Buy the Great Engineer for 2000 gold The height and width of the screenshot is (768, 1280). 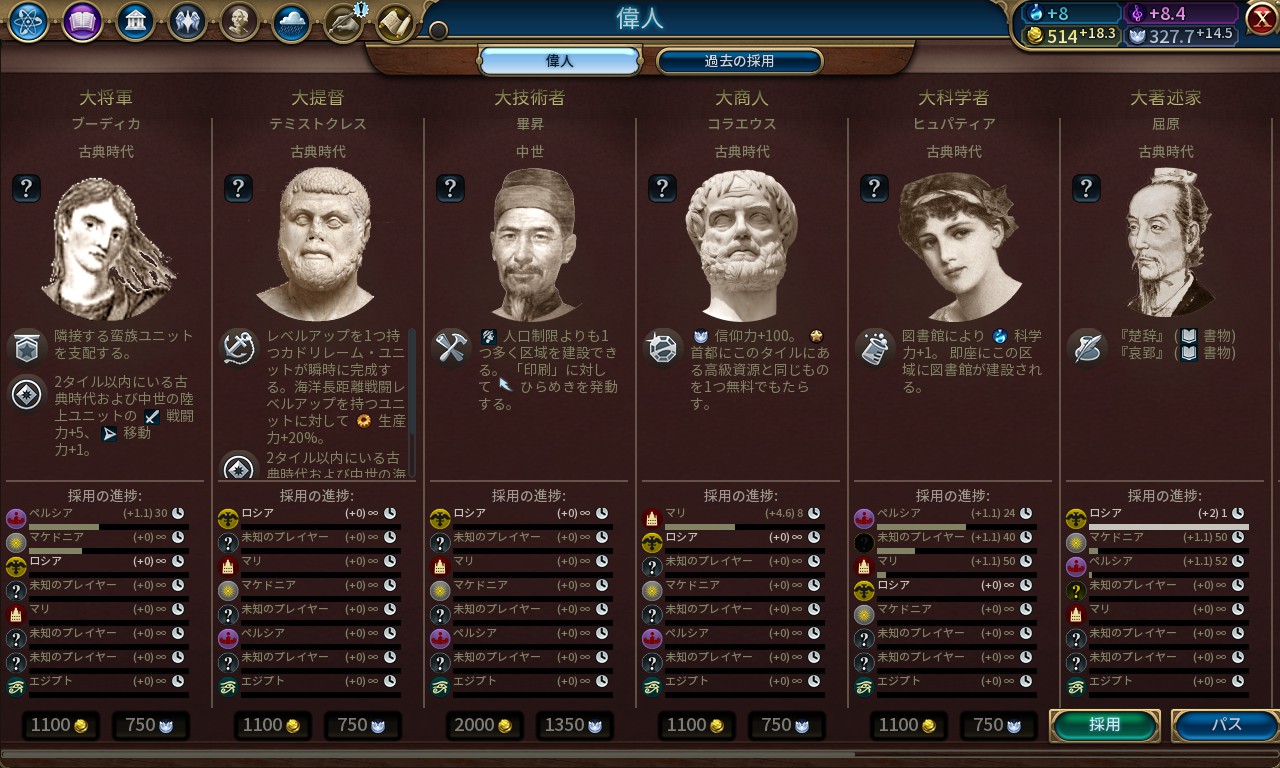click(484, 725)
